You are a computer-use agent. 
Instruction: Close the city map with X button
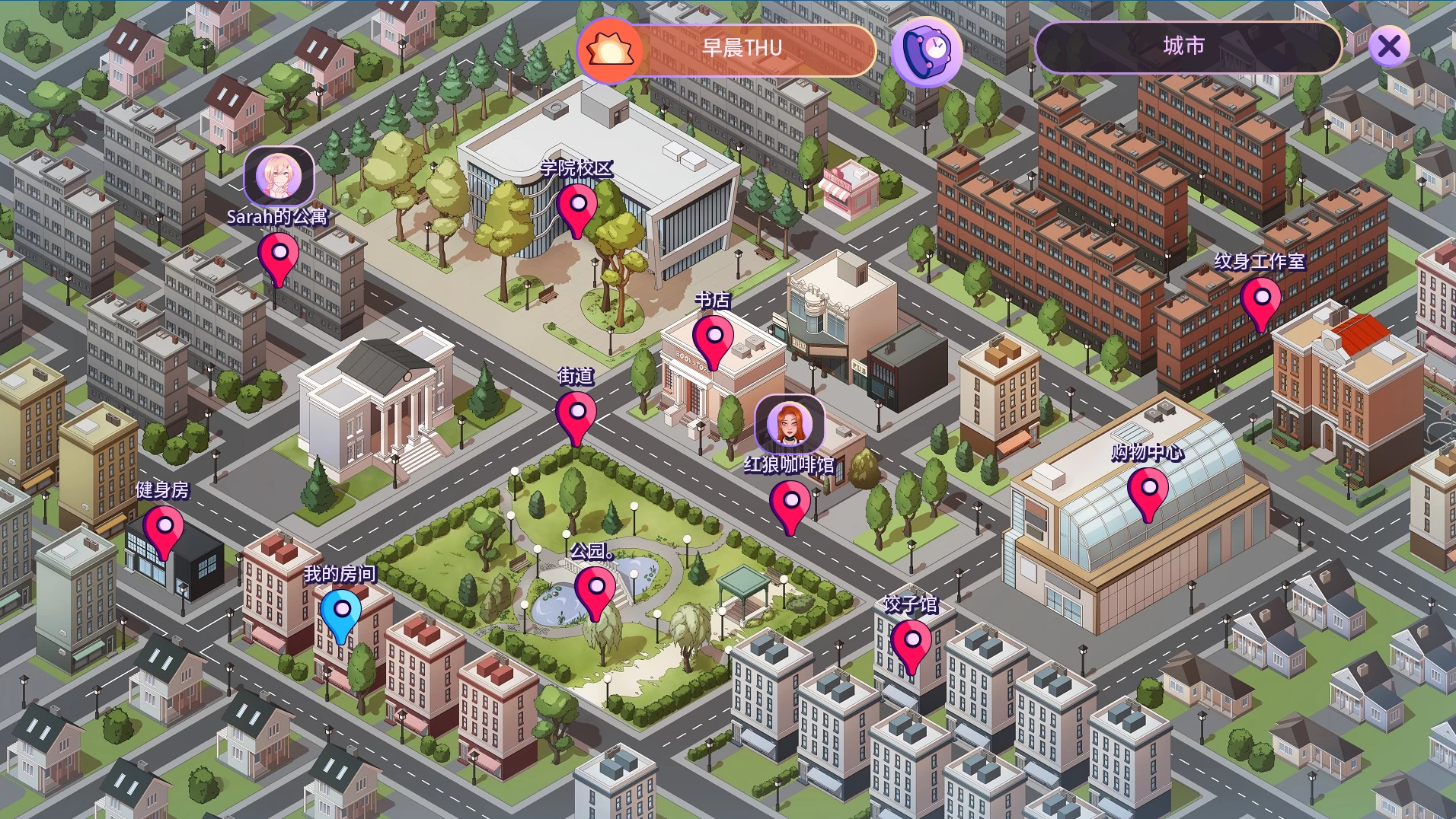[x=1389, y=46]
